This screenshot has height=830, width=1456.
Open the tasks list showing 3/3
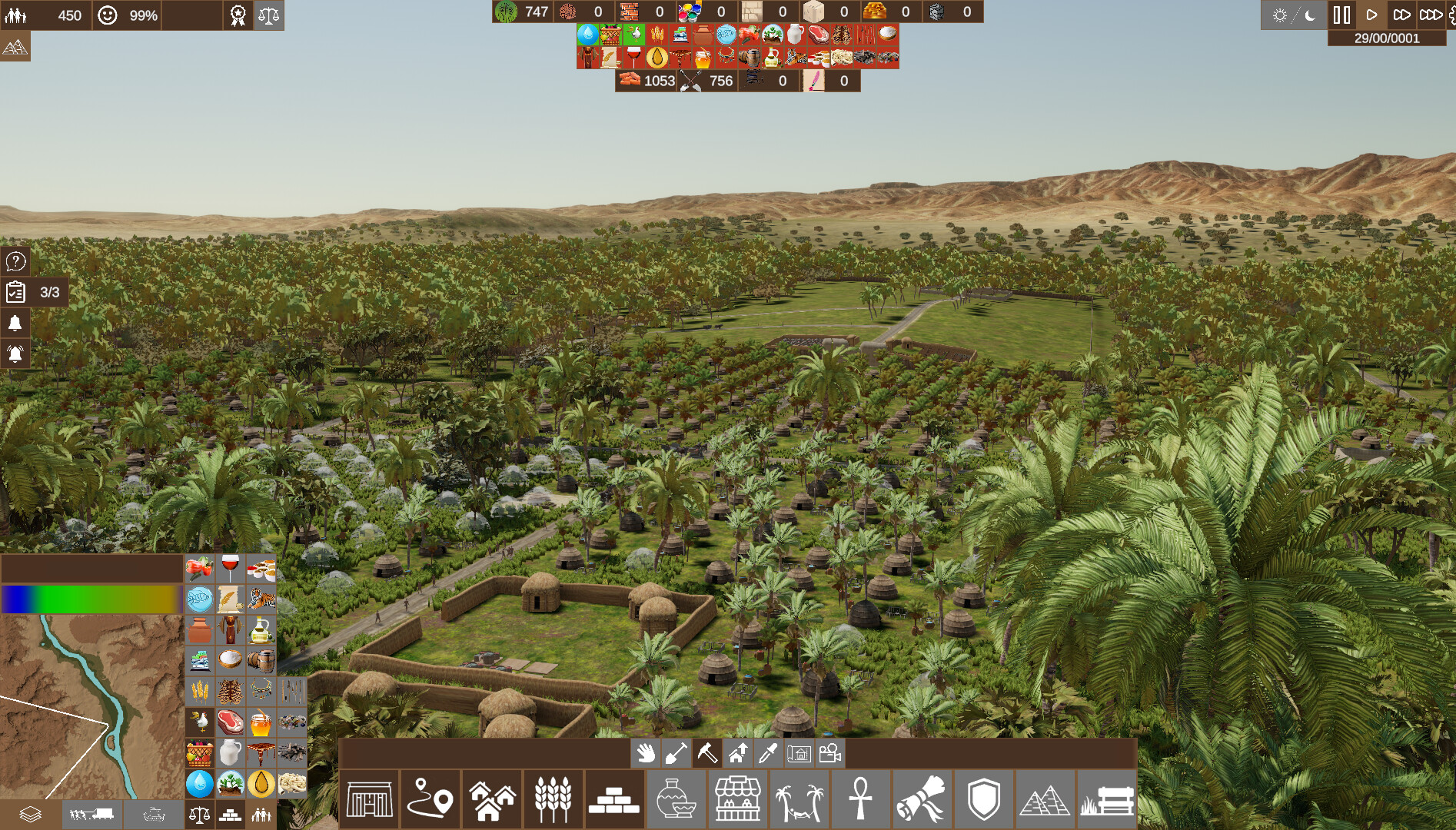[x=17, y=293]
